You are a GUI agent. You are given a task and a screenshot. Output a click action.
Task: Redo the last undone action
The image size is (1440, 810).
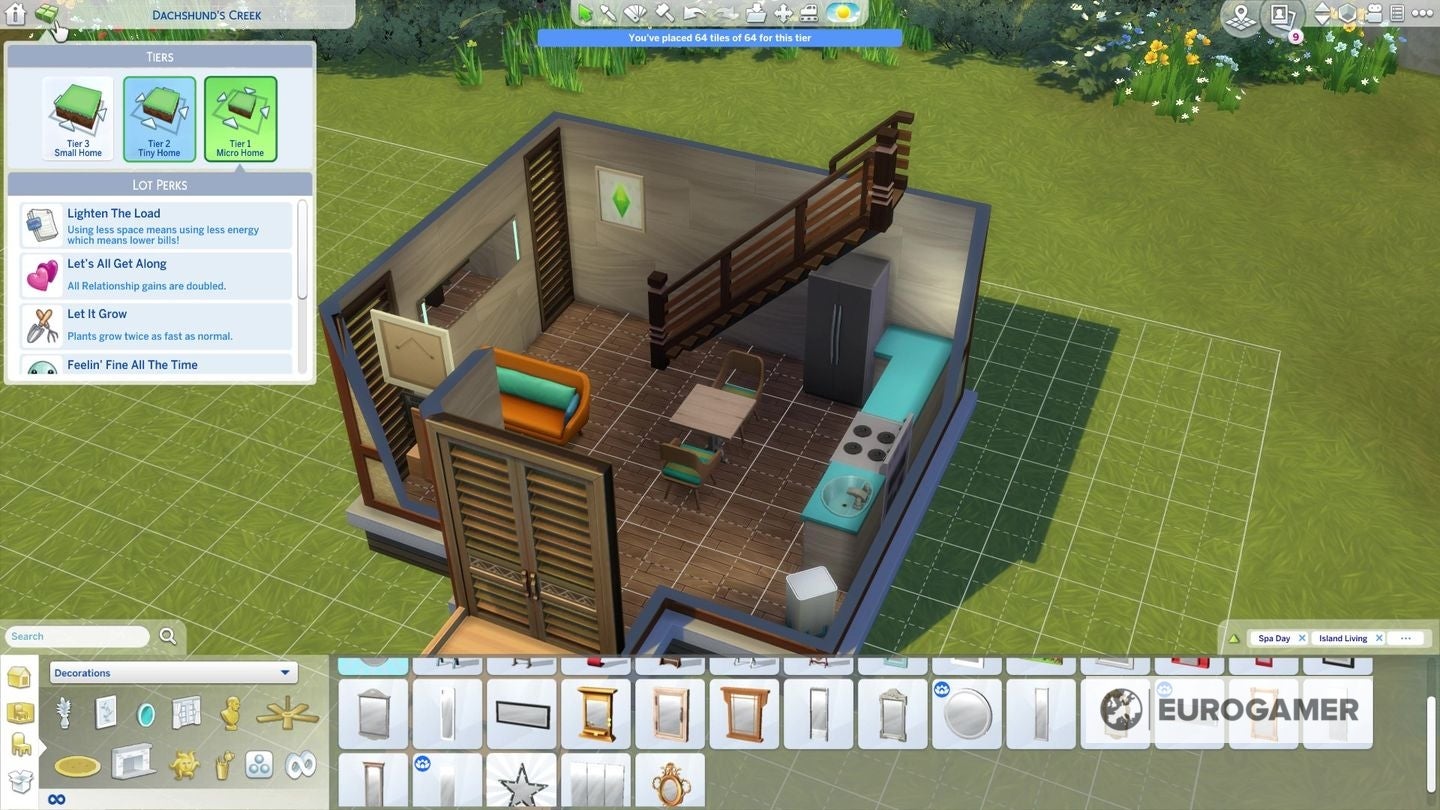tap(722, 13)
